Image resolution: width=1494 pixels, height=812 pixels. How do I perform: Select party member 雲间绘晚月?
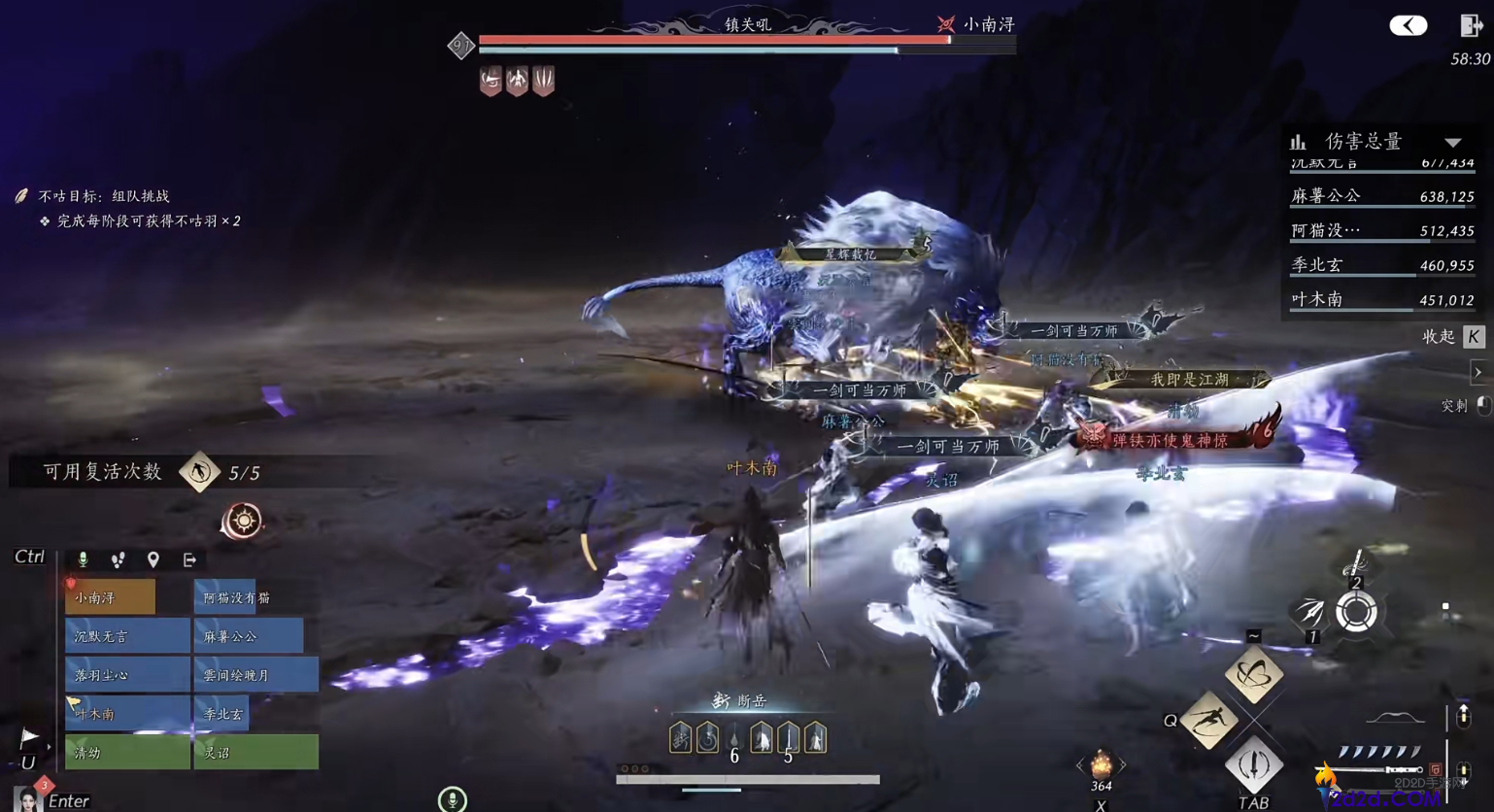[255, 675]
